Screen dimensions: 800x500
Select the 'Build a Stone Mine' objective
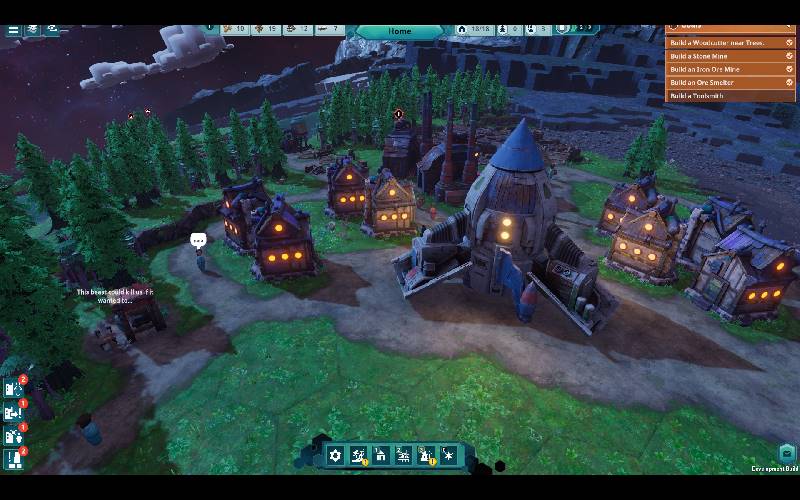tap(716, 56)
